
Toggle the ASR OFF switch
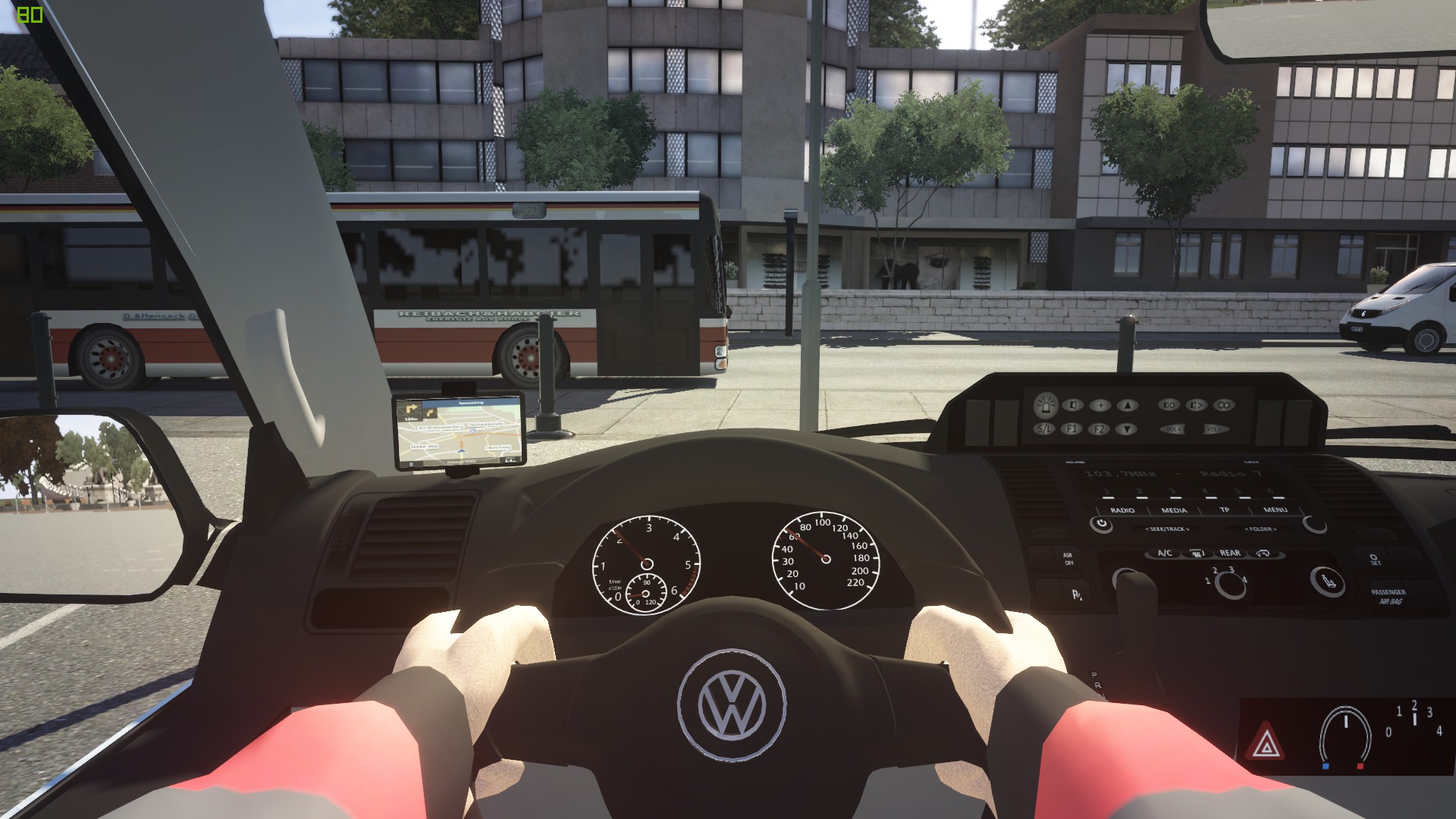click(1068, 559)
